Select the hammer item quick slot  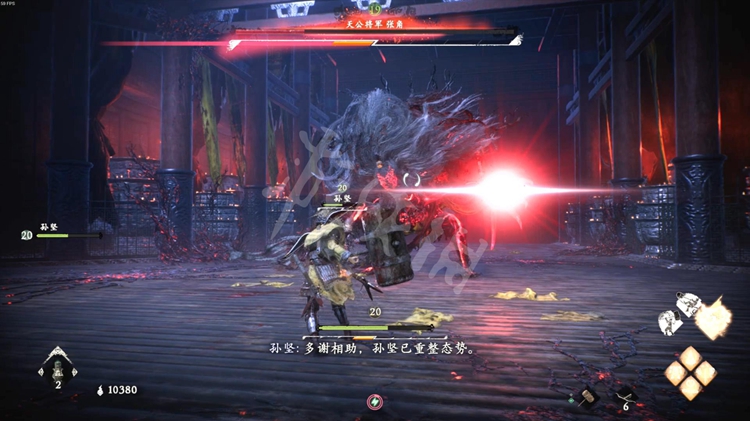[x=586, y=395]
